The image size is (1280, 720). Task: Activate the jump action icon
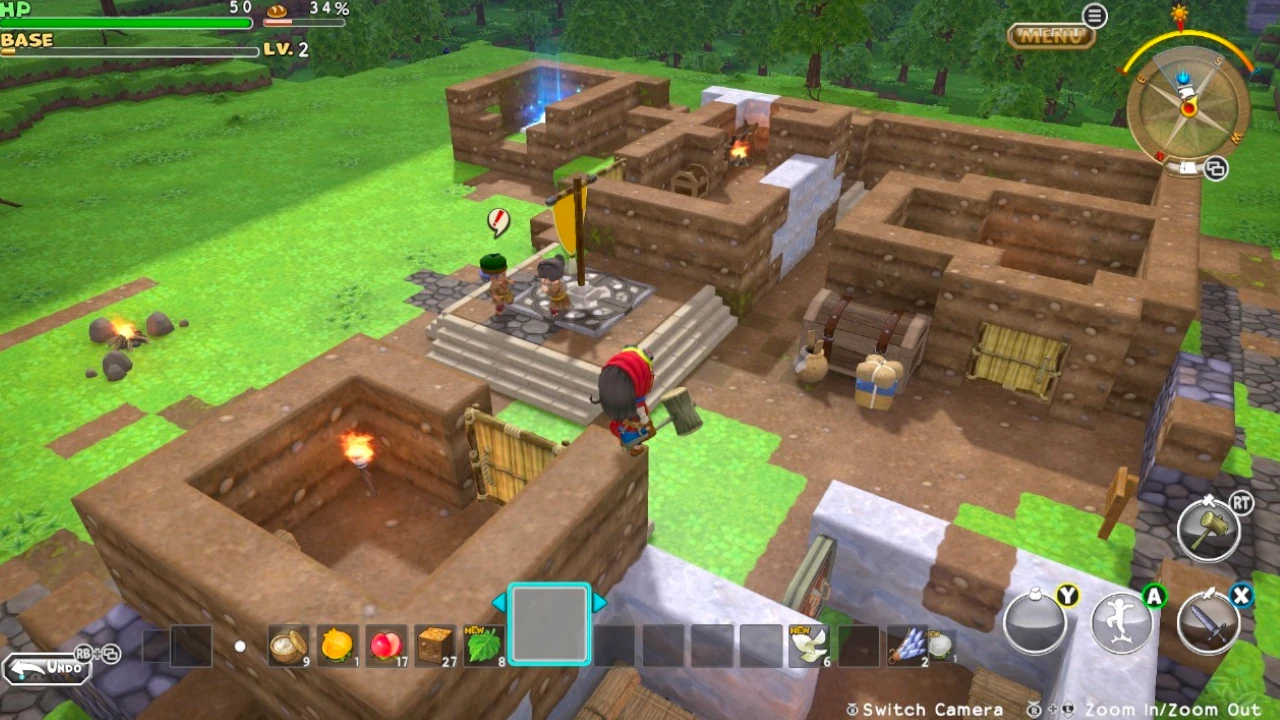click(1122, 621)
